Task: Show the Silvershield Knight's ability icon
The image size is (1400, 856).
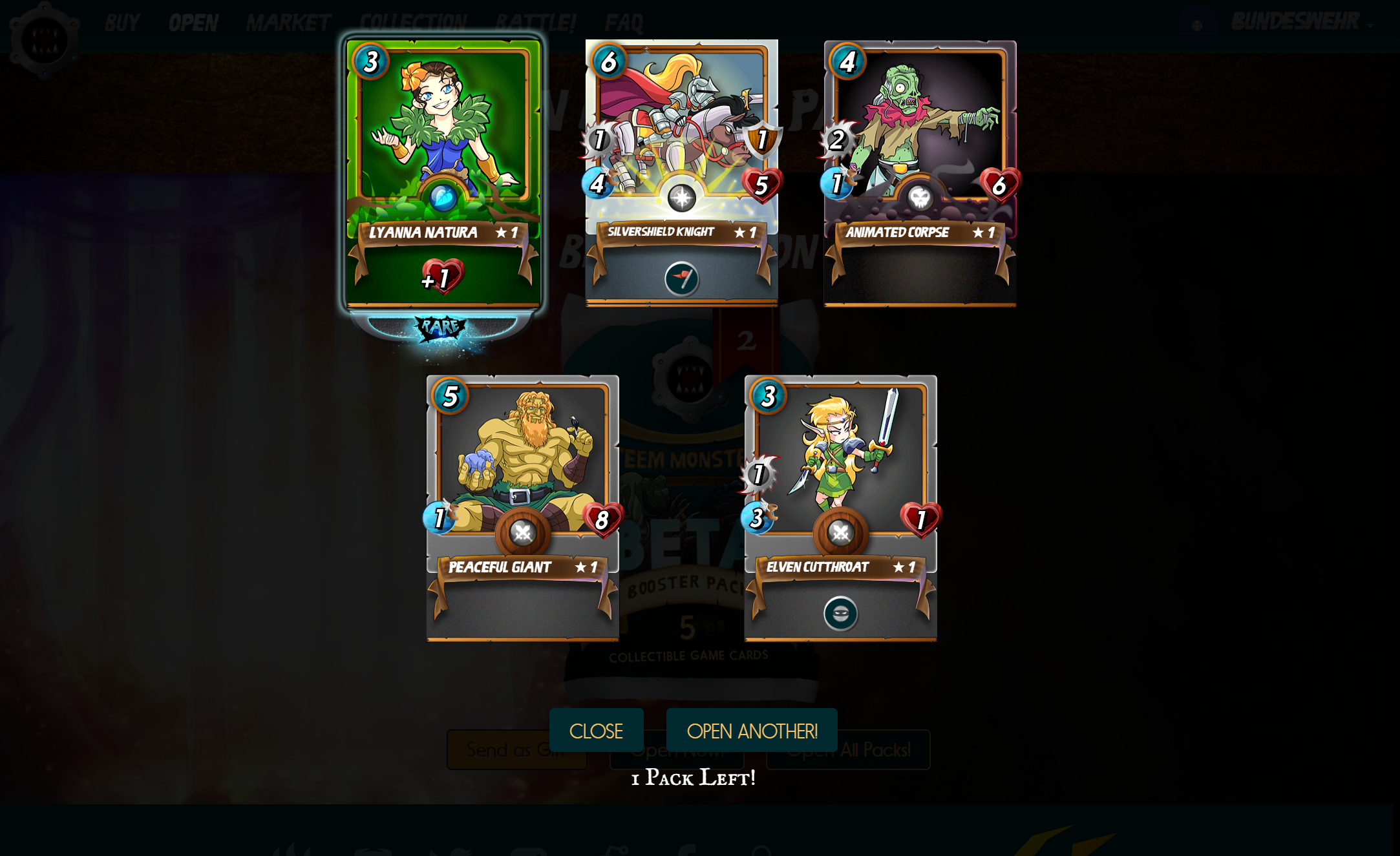Action: 681,279
